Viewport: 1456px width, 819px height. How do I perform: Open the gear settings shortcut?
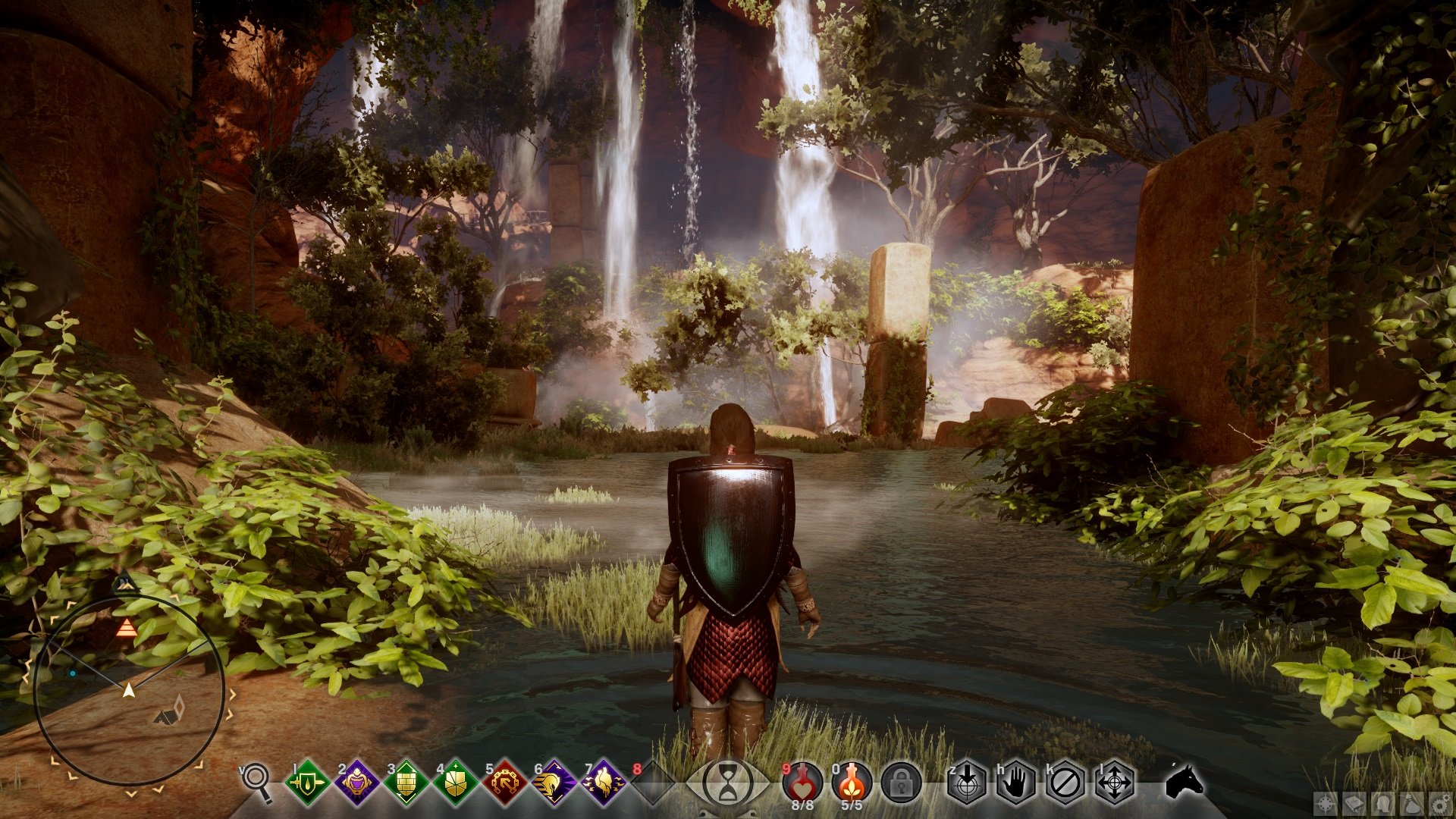point(1440,804)
